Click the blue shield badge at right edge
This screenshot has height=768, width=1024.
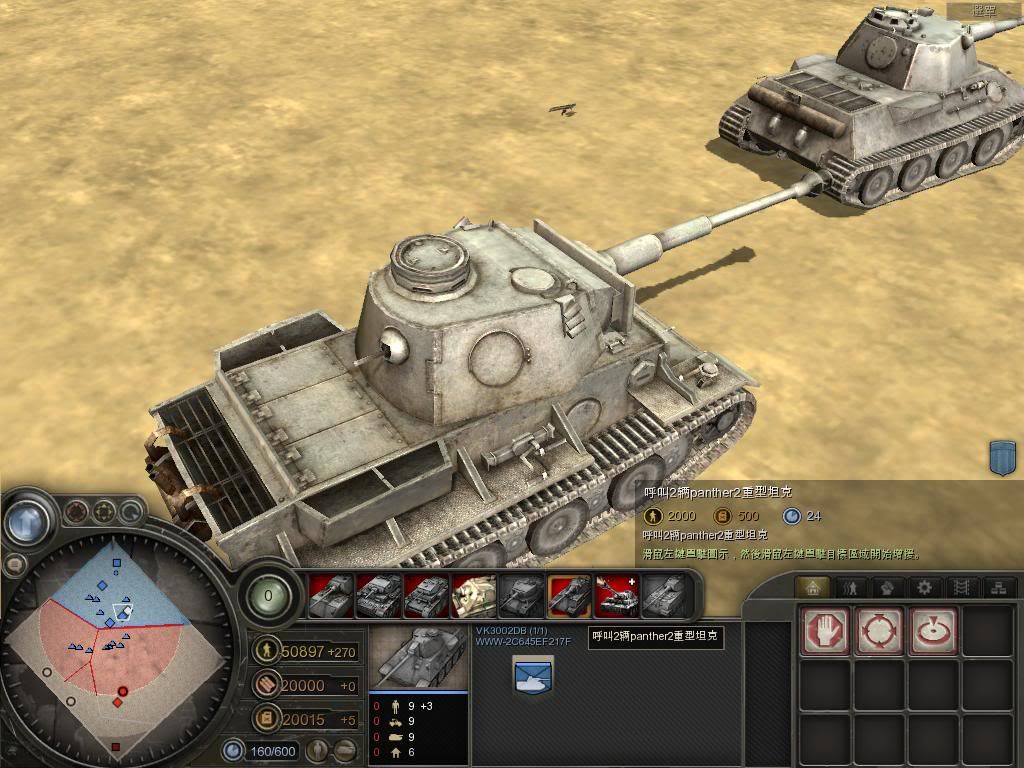(x=1002, y=457)
